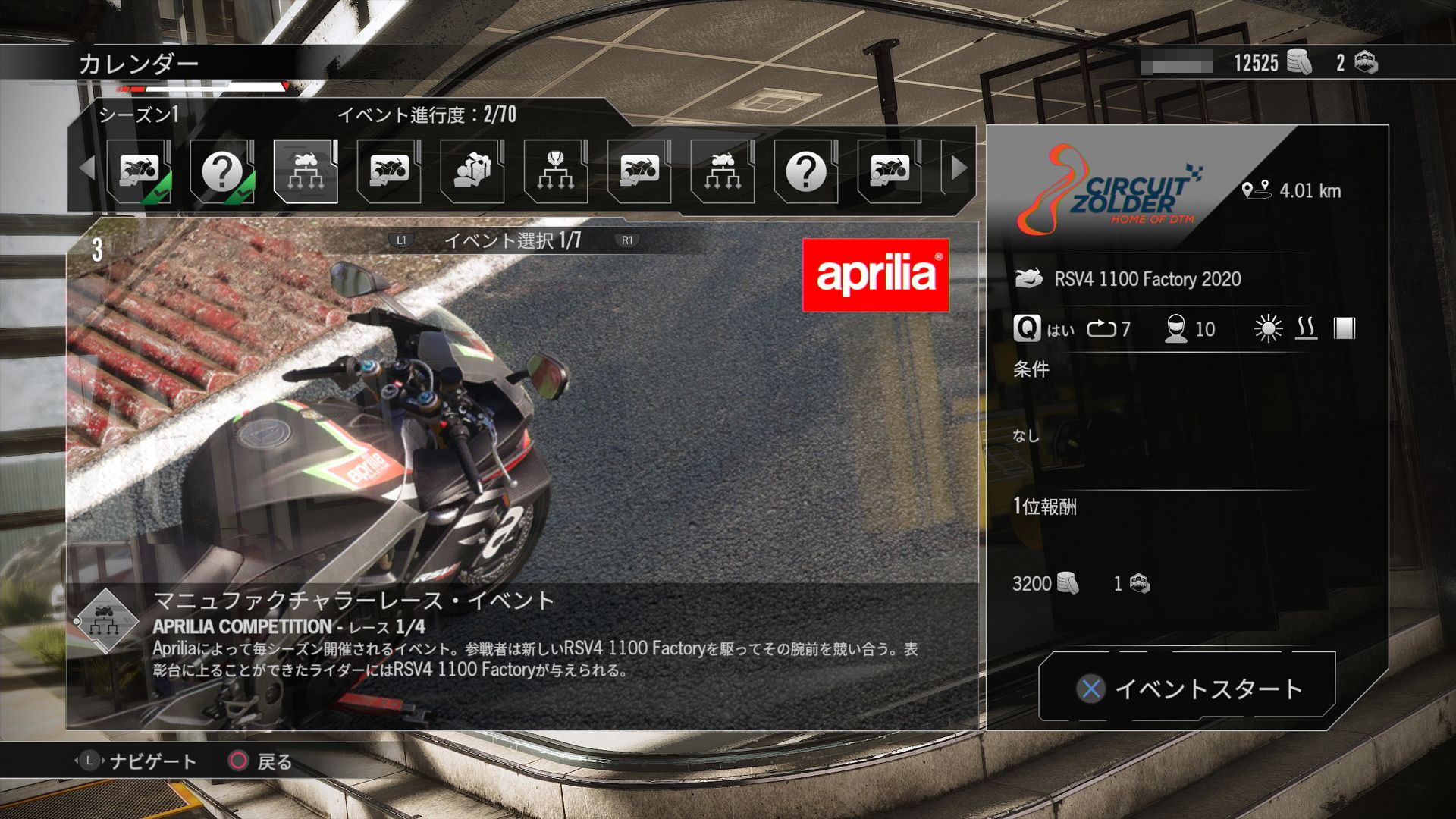The height and width of the screenshot is (819, 1456).
Task: View the Circuit Zolder track logo
Action: (1109, 191)
